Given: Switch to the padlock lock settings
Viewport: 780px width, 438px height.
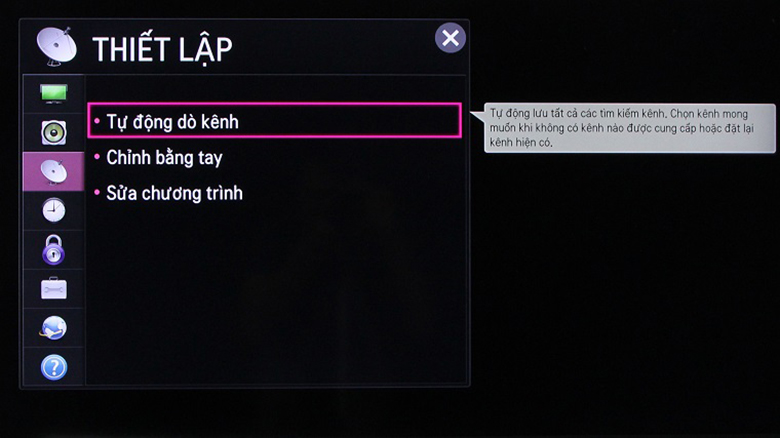Looking at the screenshot, I should coord(53,250).
